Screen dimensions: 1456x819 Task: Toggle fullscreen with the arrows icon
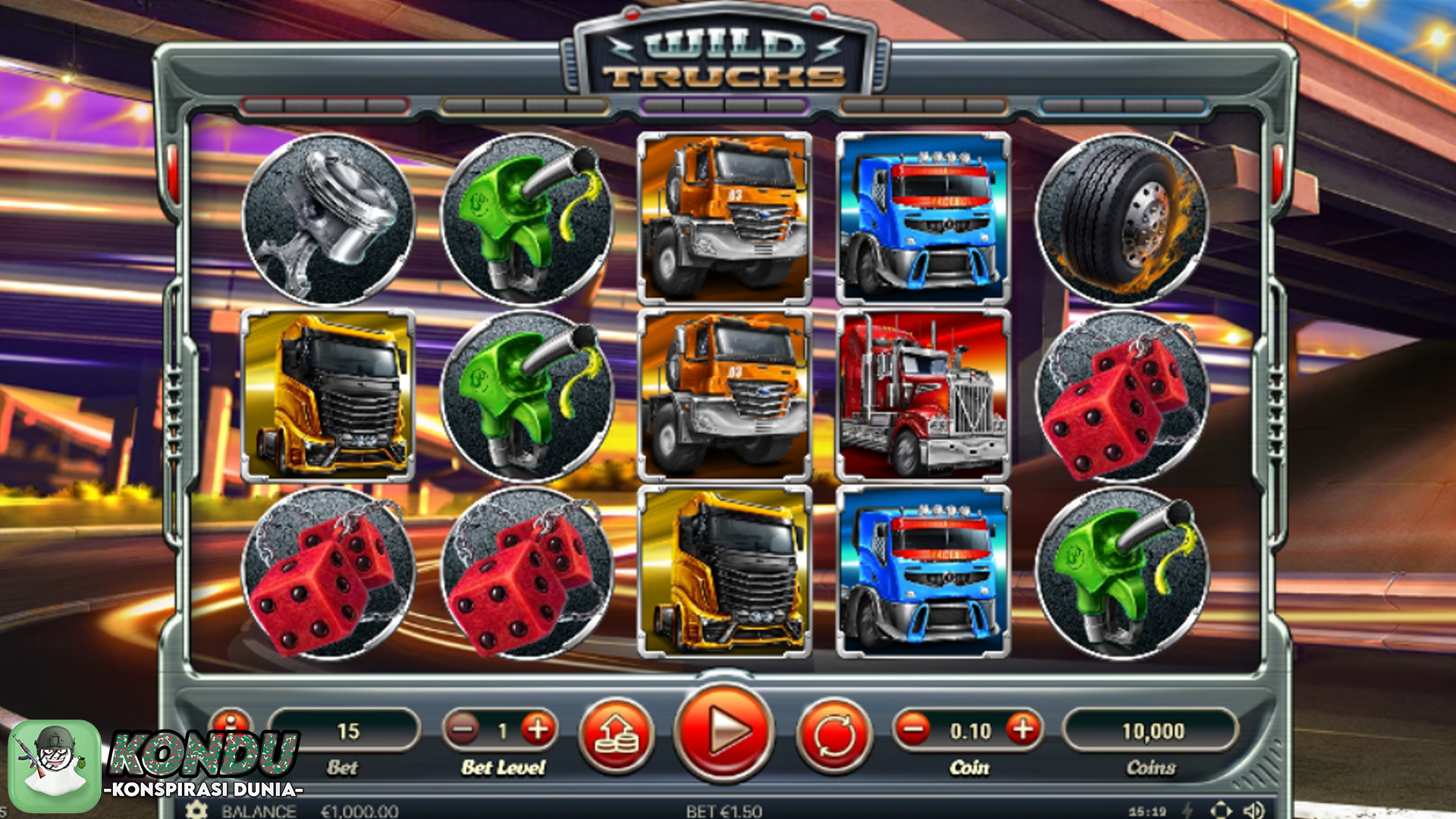click(x=1221, y=810)
